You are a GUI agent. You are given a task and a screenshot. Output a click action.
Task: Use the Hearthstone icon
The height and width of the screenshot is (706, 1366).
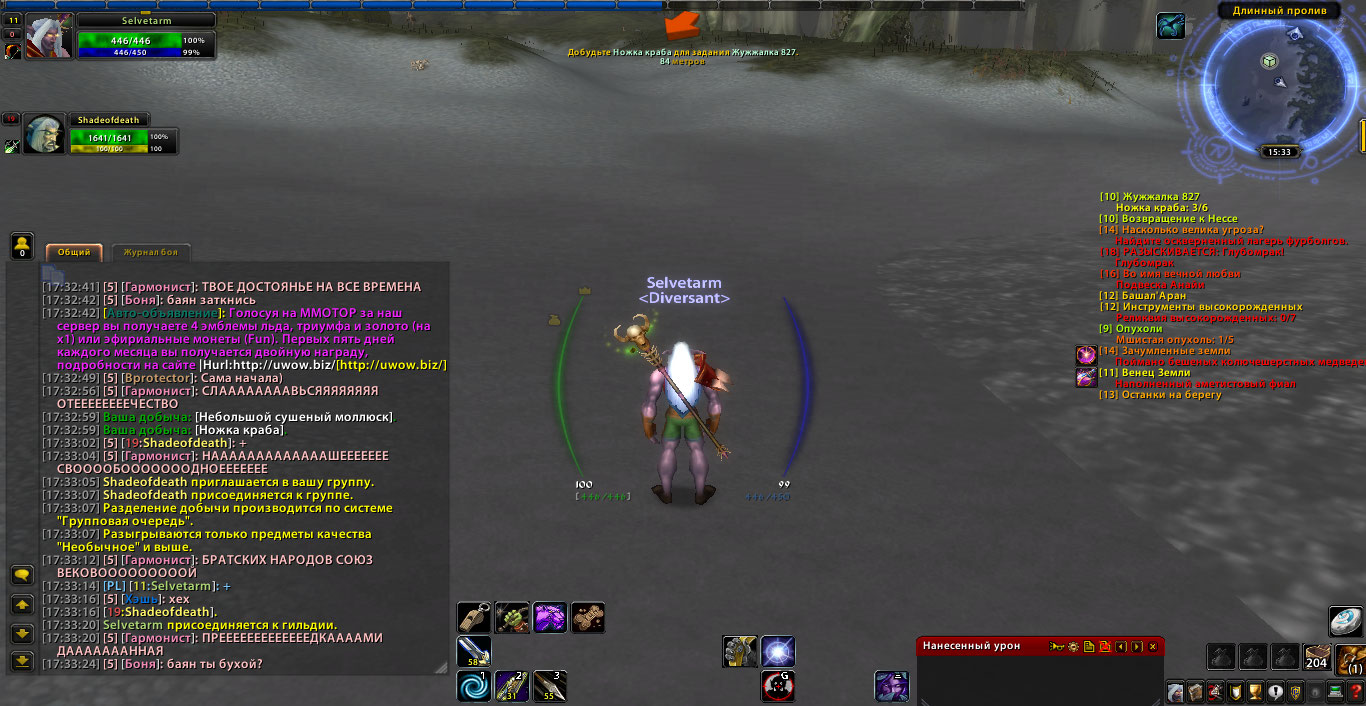click(x=1346, y=620)
